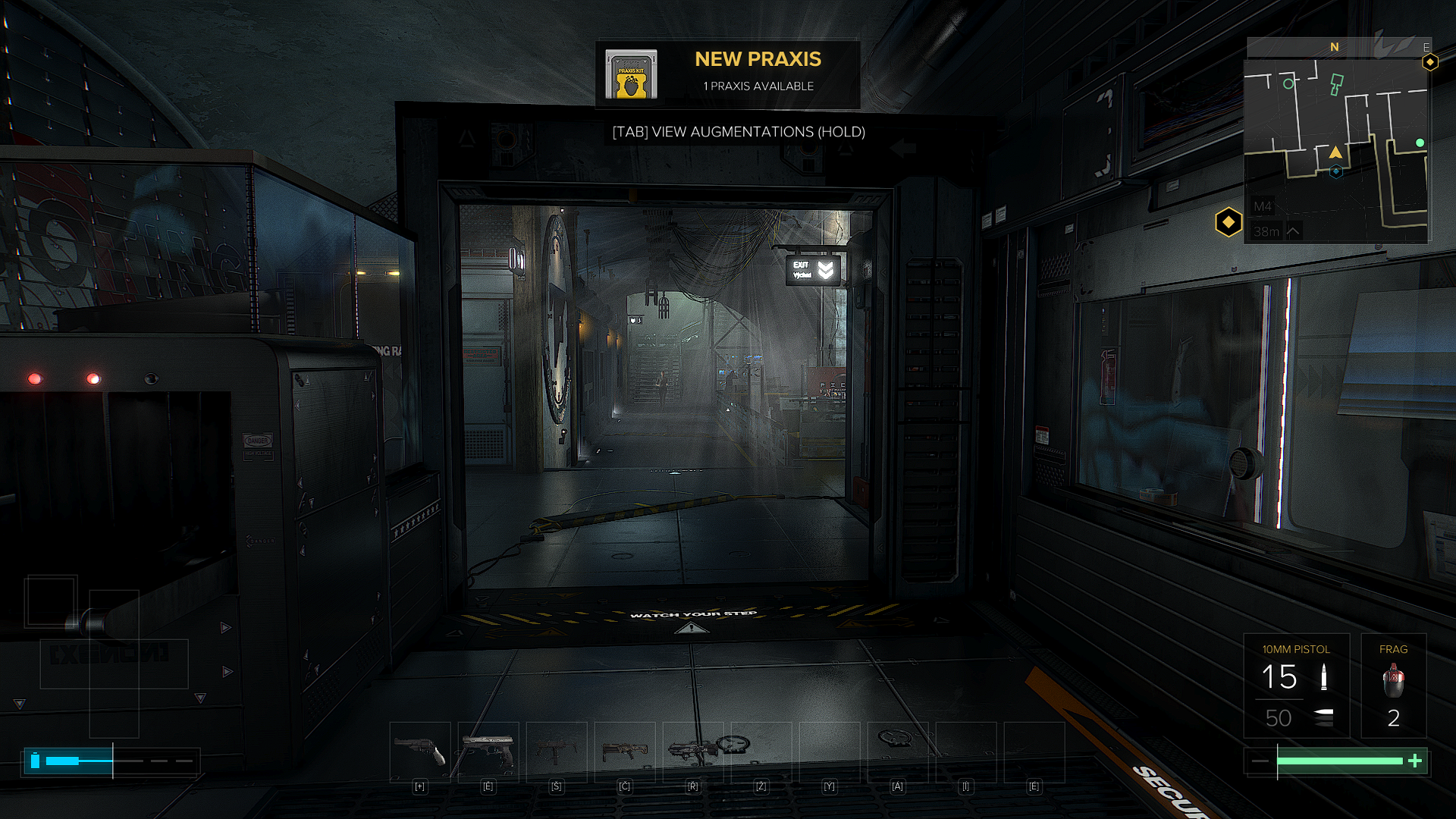Choose the revolver hotbar slot

(420, 752)
